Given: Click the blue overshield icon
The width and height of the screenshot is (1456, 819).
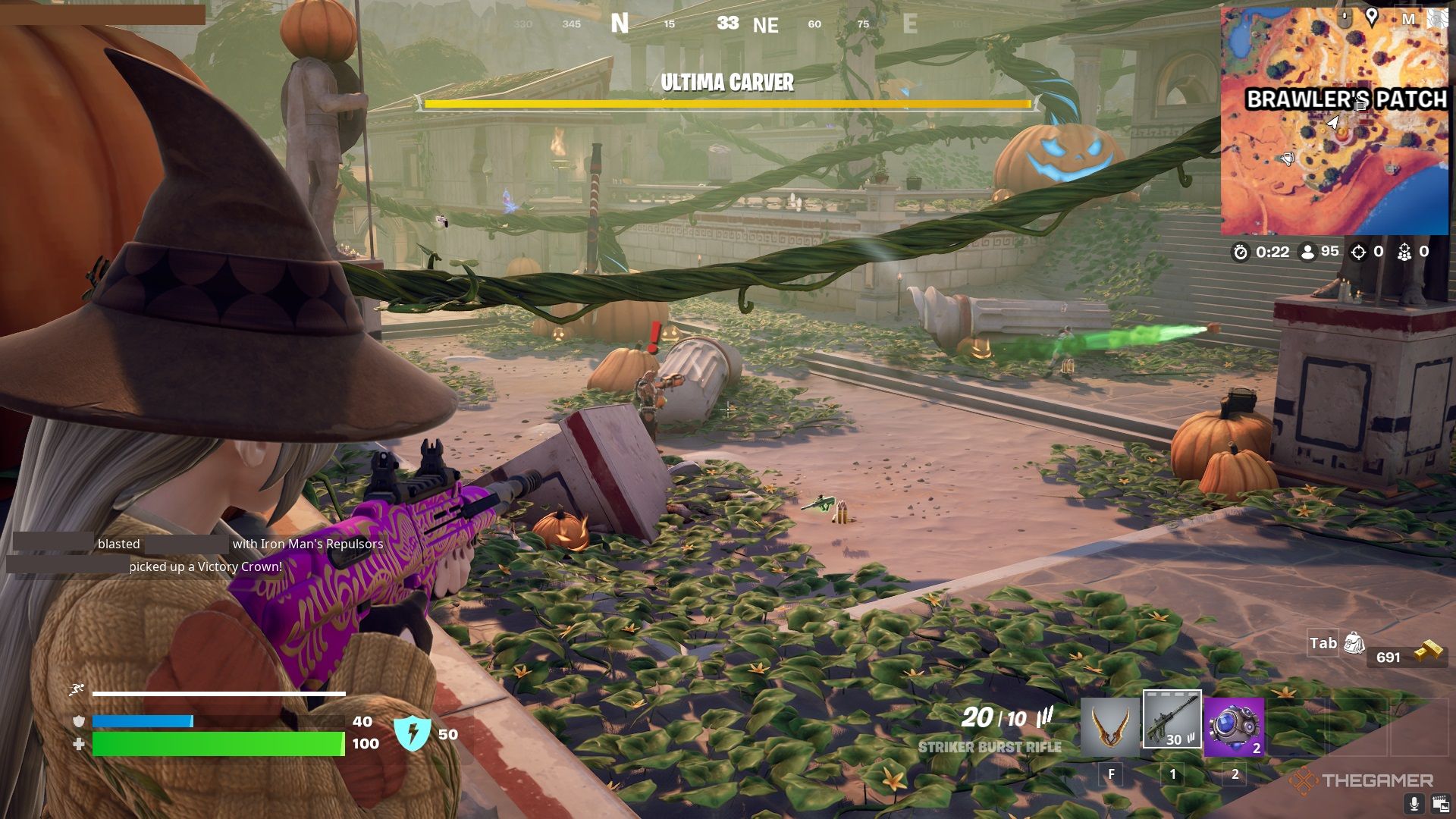Looking at the screenshot, I should click(x=412, y=733).
